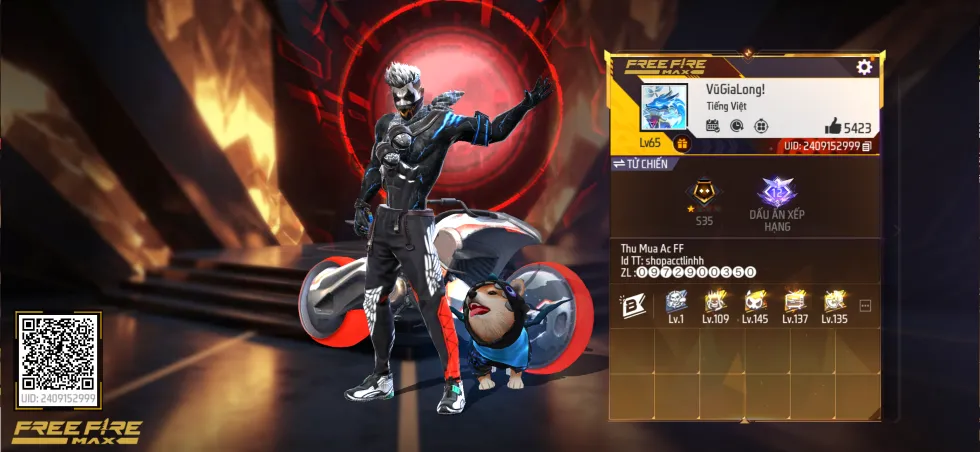Switch mode using the Tử Chiến tab

[641, 164]
